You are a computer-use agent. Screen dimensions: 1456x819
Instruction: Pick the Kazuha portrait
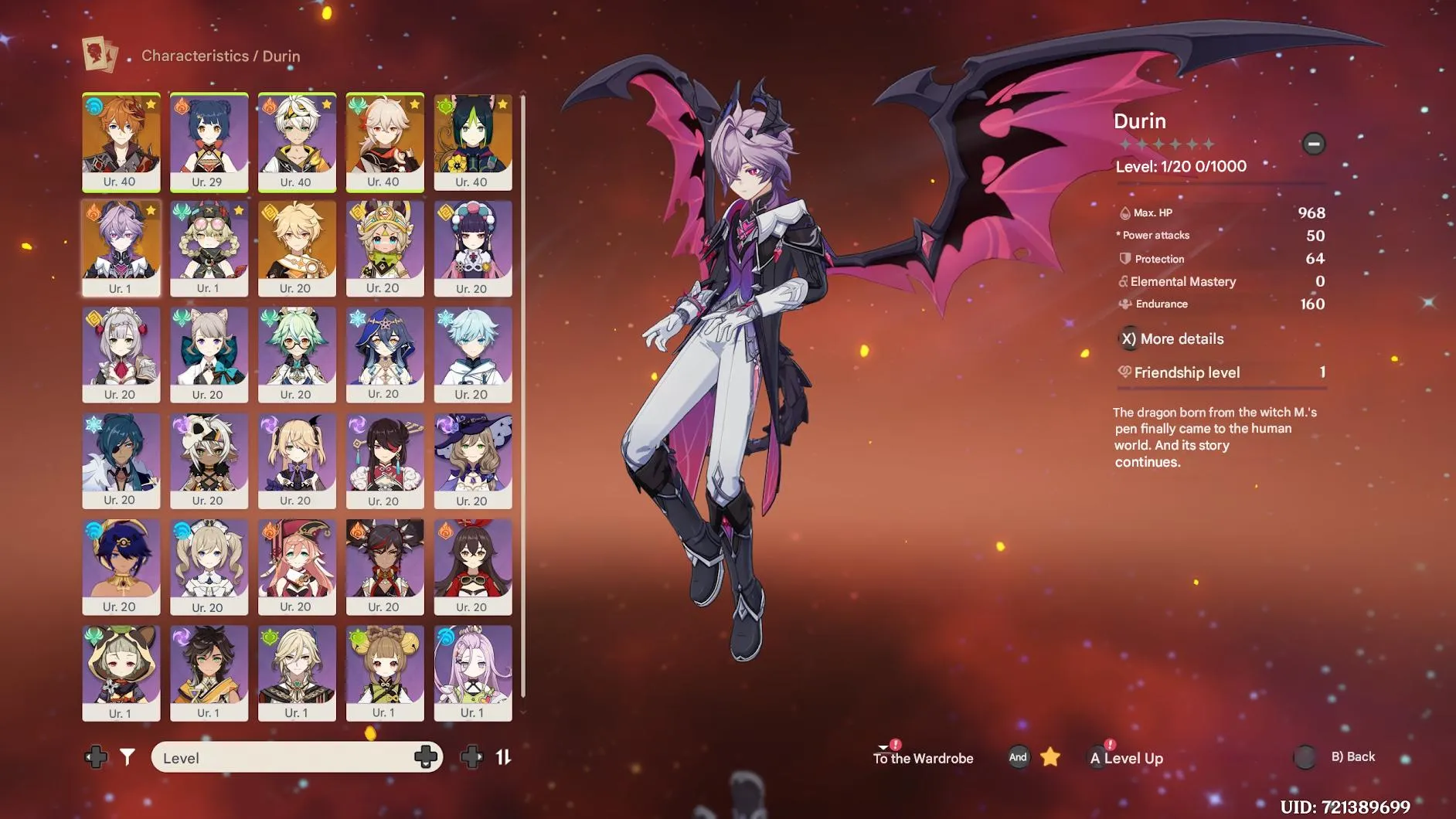point(385,142)
